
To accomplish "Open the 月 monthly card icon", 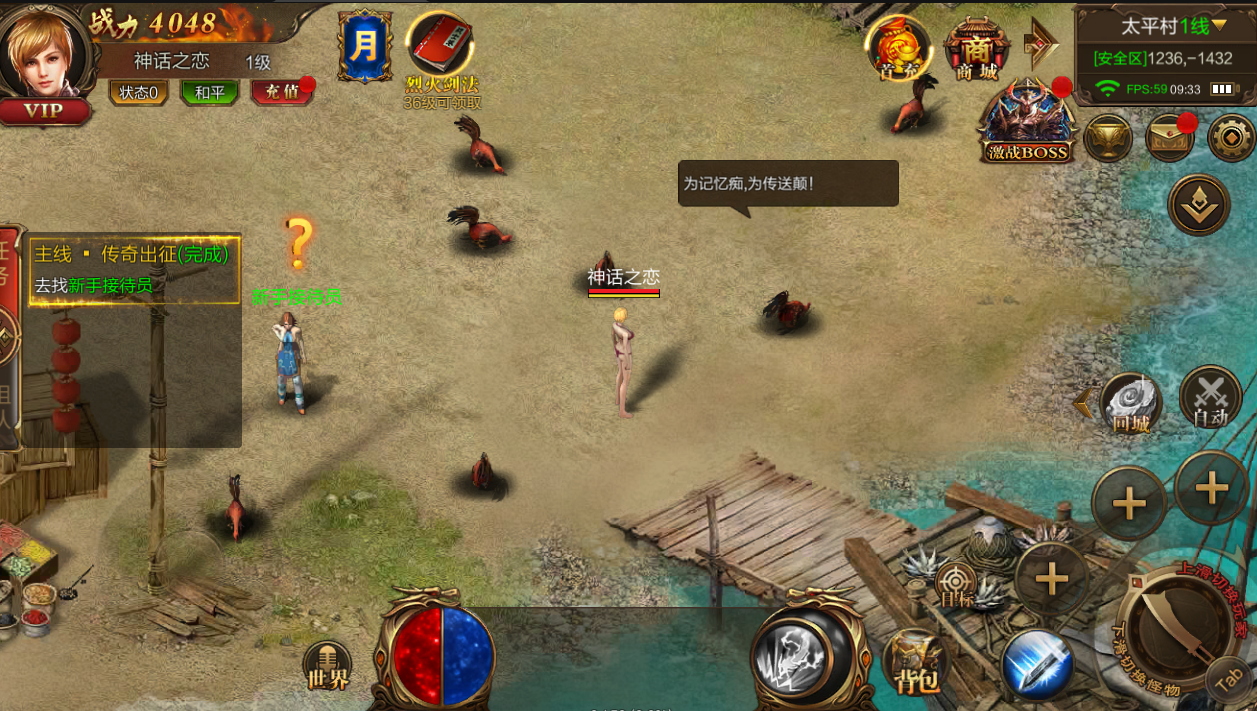I will coord(365,46).
